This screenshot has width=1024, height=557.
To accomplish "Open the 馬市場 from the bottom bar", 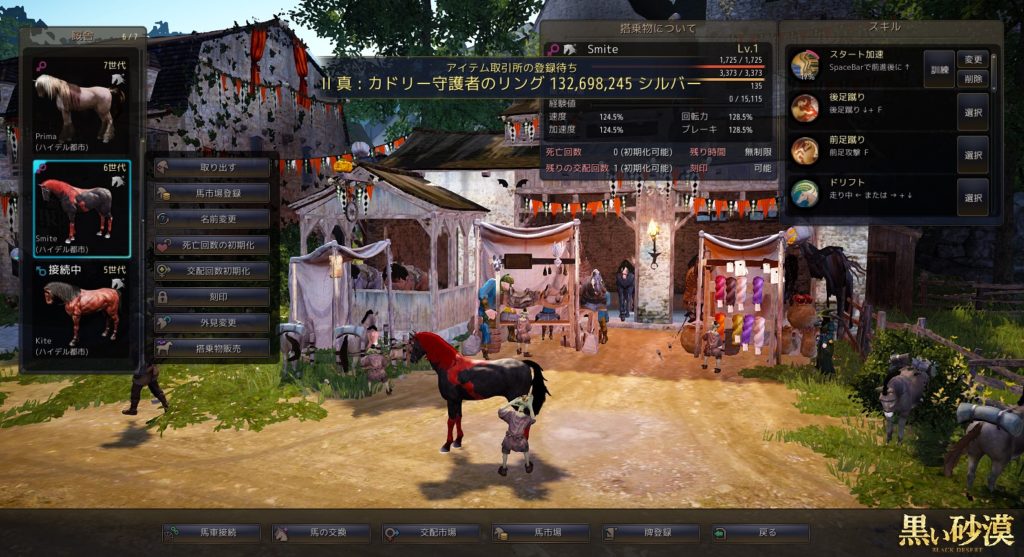I will click(541, 533).
